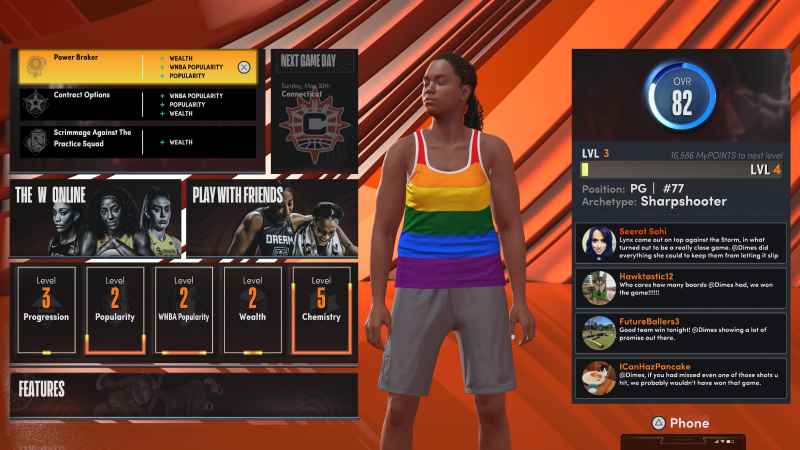Click the X icon on Power Broker
The width and height of the screenshot is (800, 450).
pyautogui.click(x=244, y=67)
